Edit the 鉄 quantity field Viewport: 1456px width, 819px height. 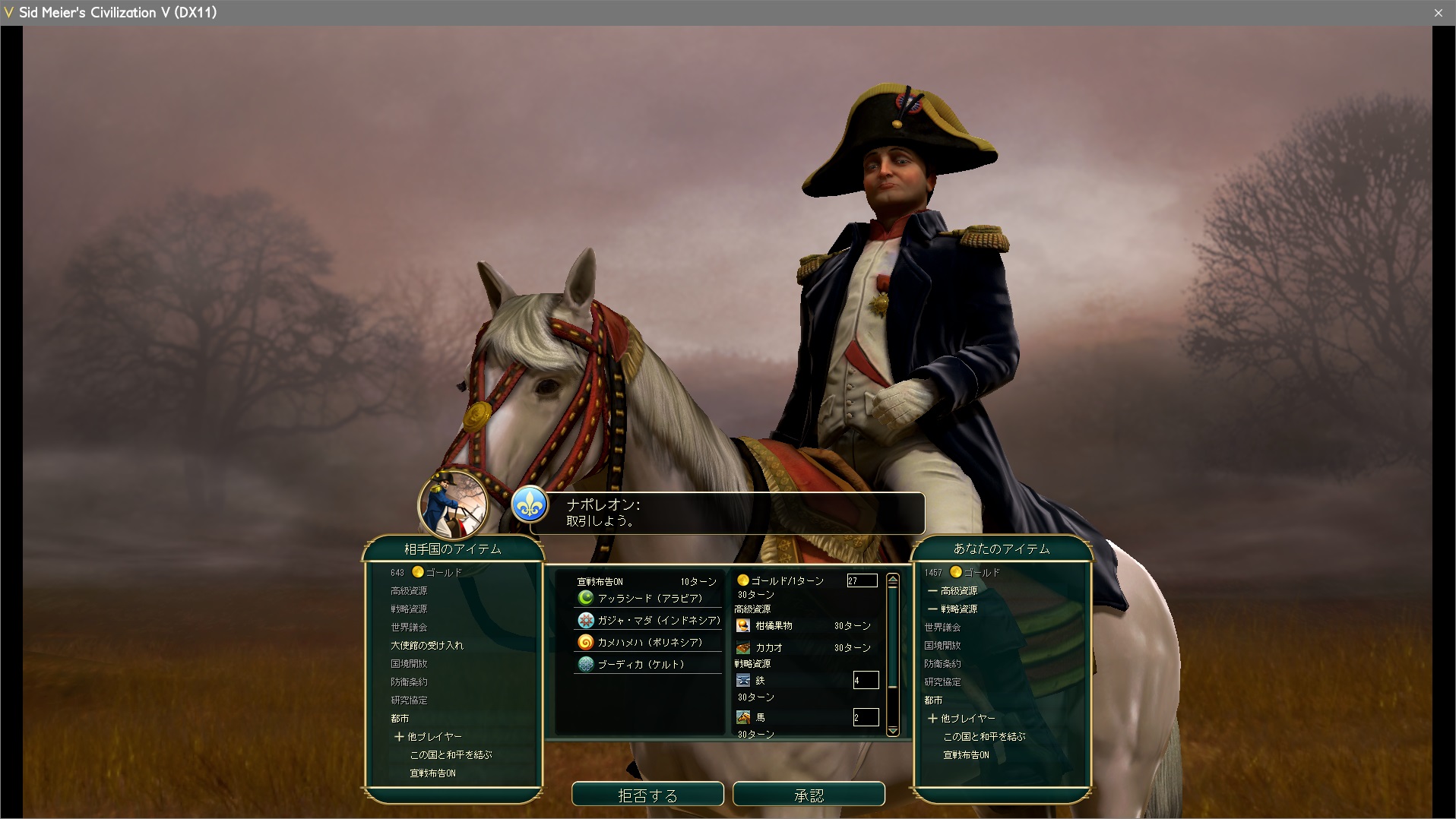pos(866,680)
